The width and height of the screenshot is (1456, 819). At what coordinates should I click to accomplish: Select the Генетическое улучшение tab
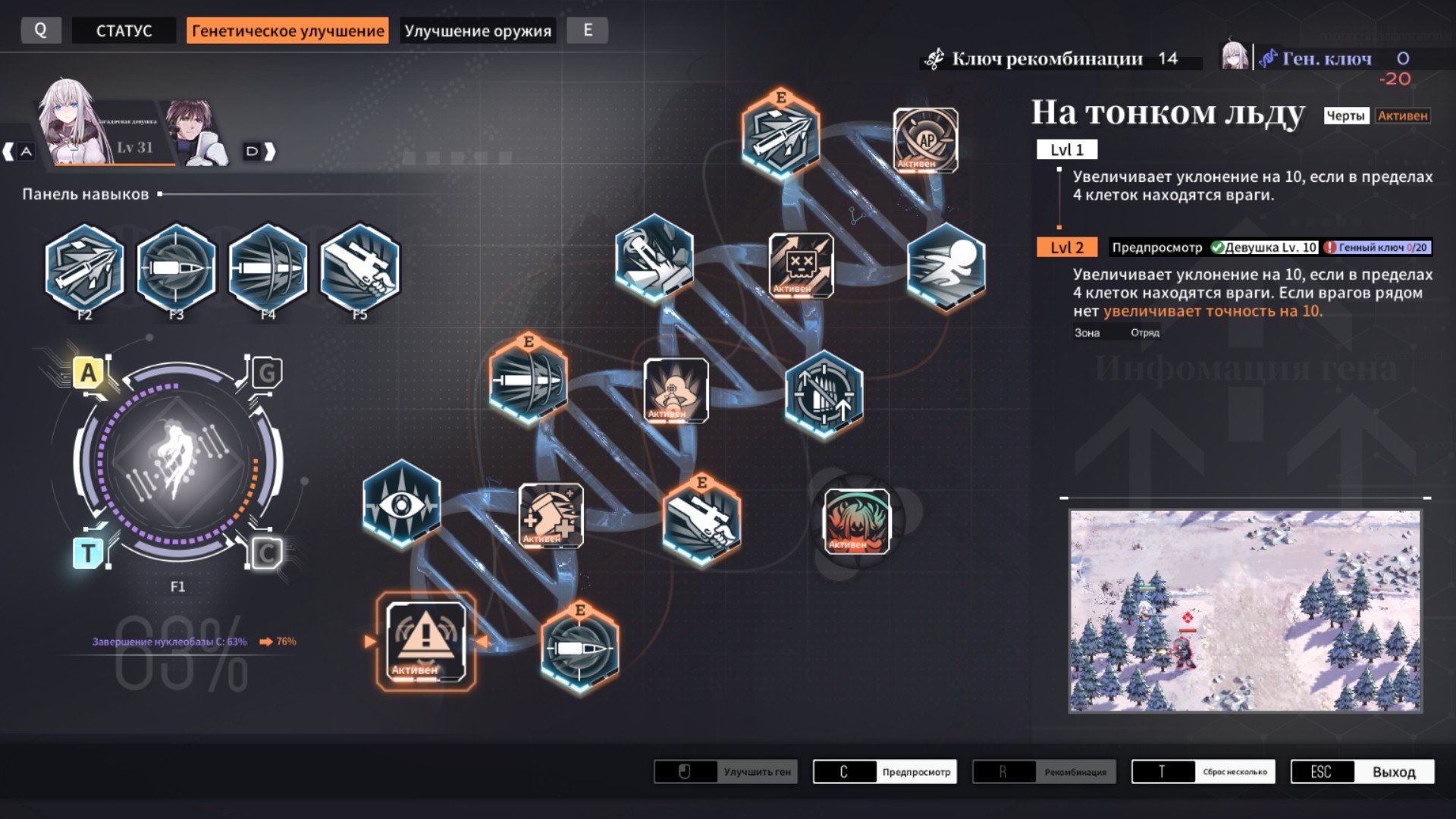287,30
